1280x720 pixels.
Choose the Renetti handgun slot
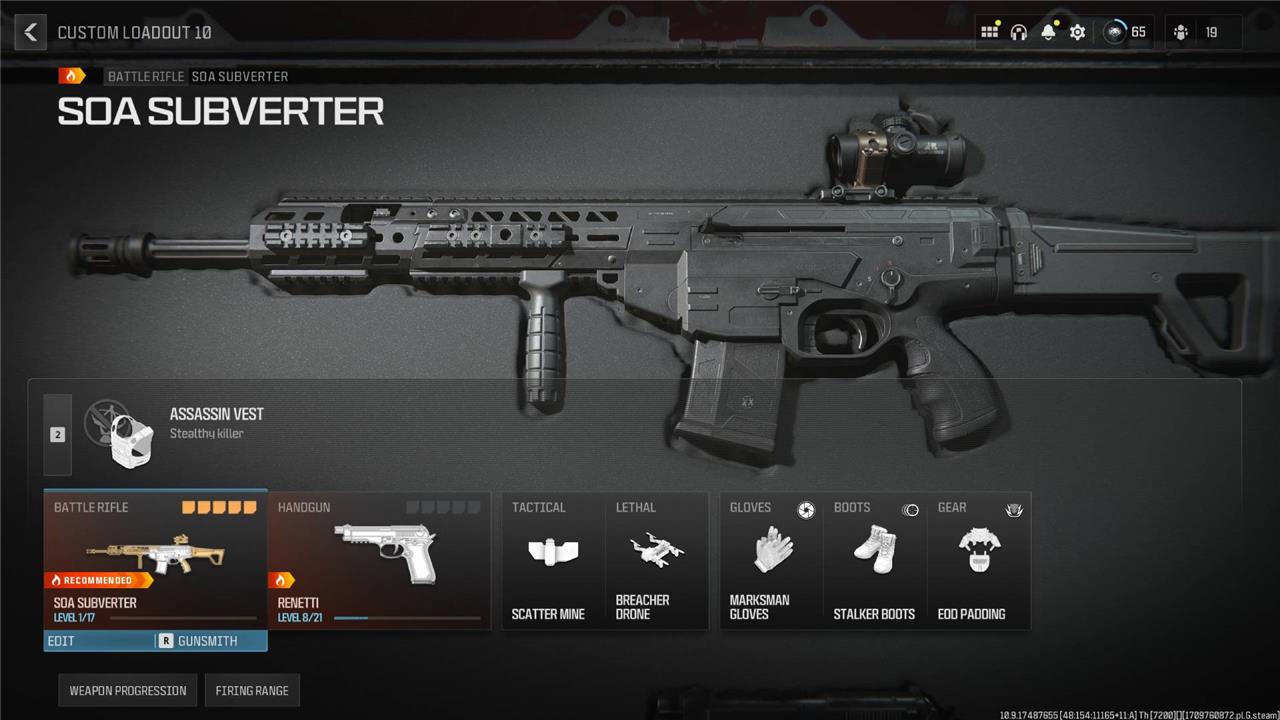click(380, 560)
